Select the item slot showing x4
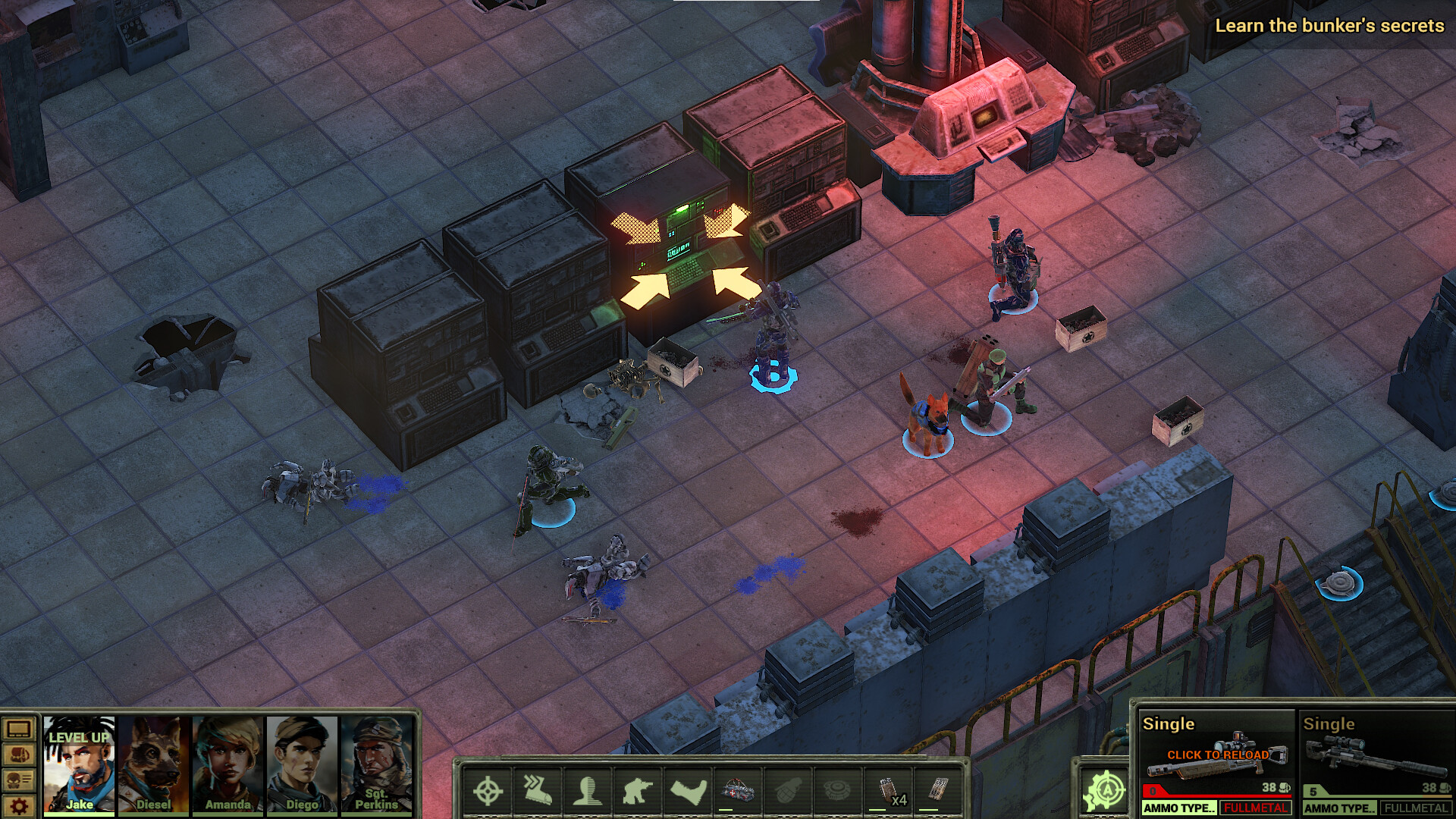 click(x=889, y=791)
